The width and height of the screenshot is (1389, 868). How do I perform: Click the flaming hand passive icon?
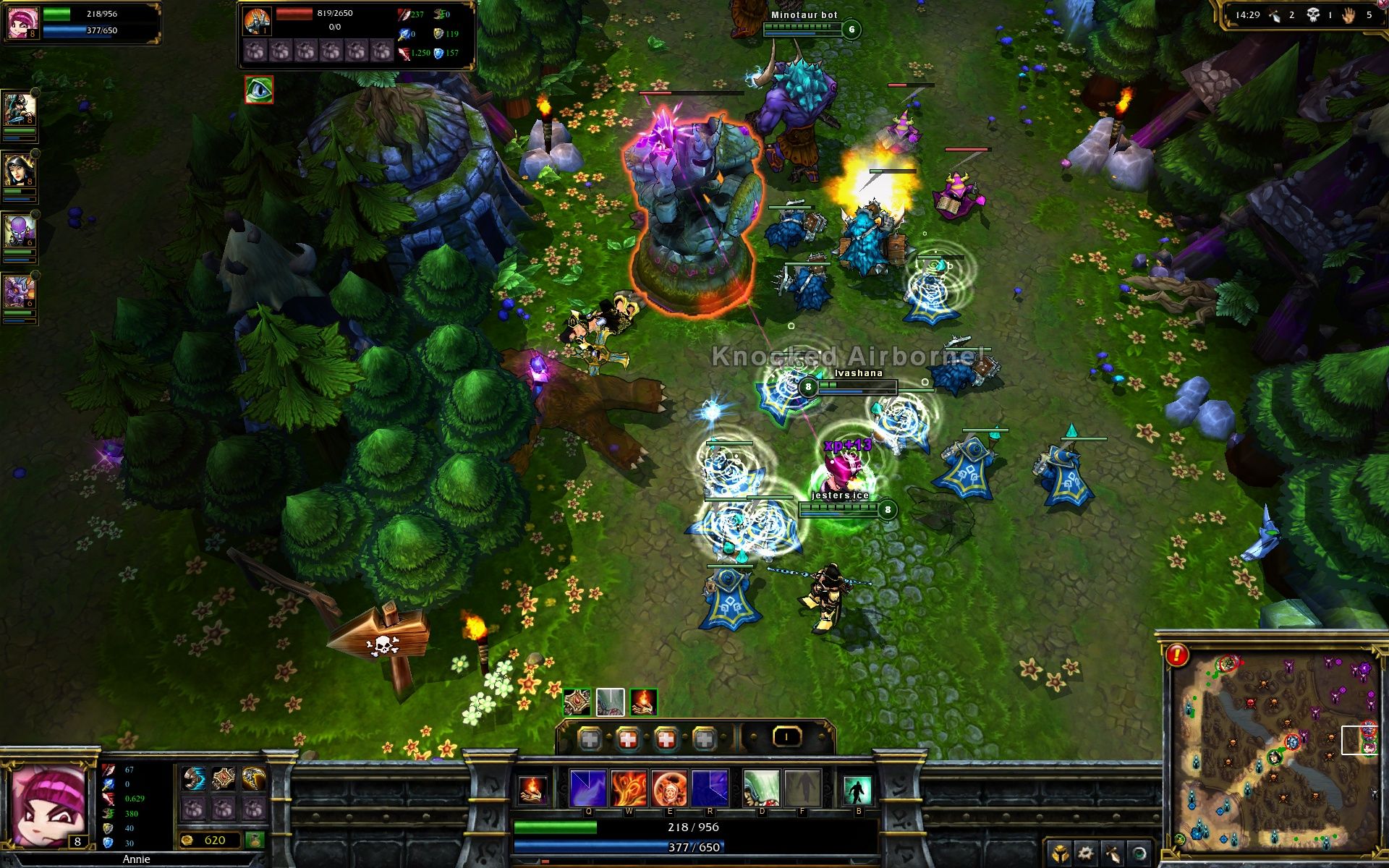[x=532, y=788]
